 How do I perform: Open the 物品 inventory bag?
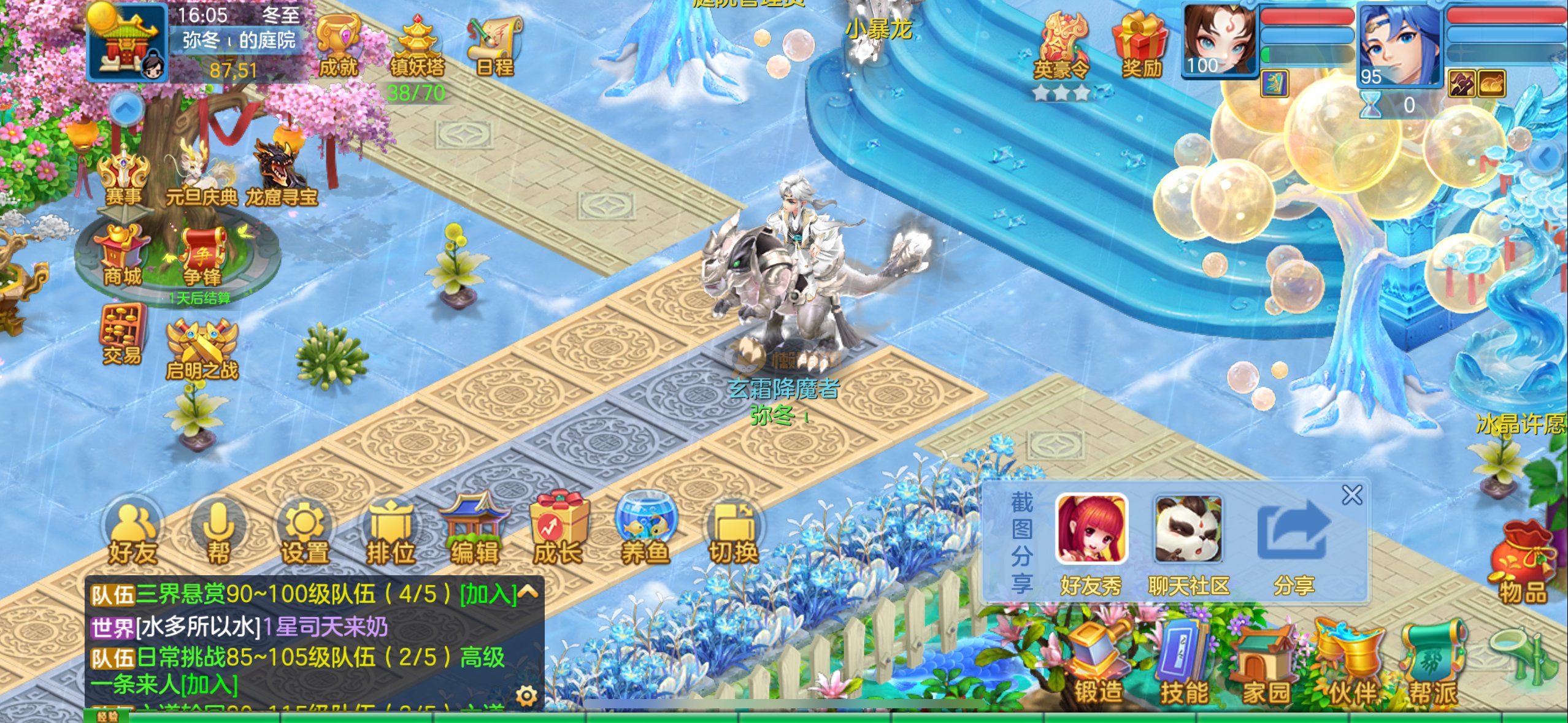click(x=1523, y=563)
